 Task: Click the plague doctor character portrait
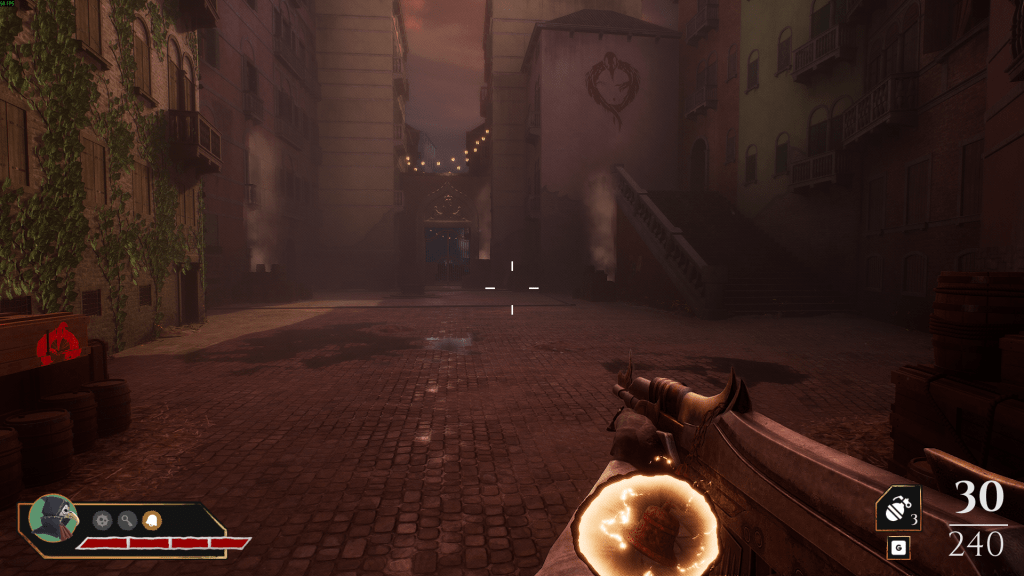[53, 519]
